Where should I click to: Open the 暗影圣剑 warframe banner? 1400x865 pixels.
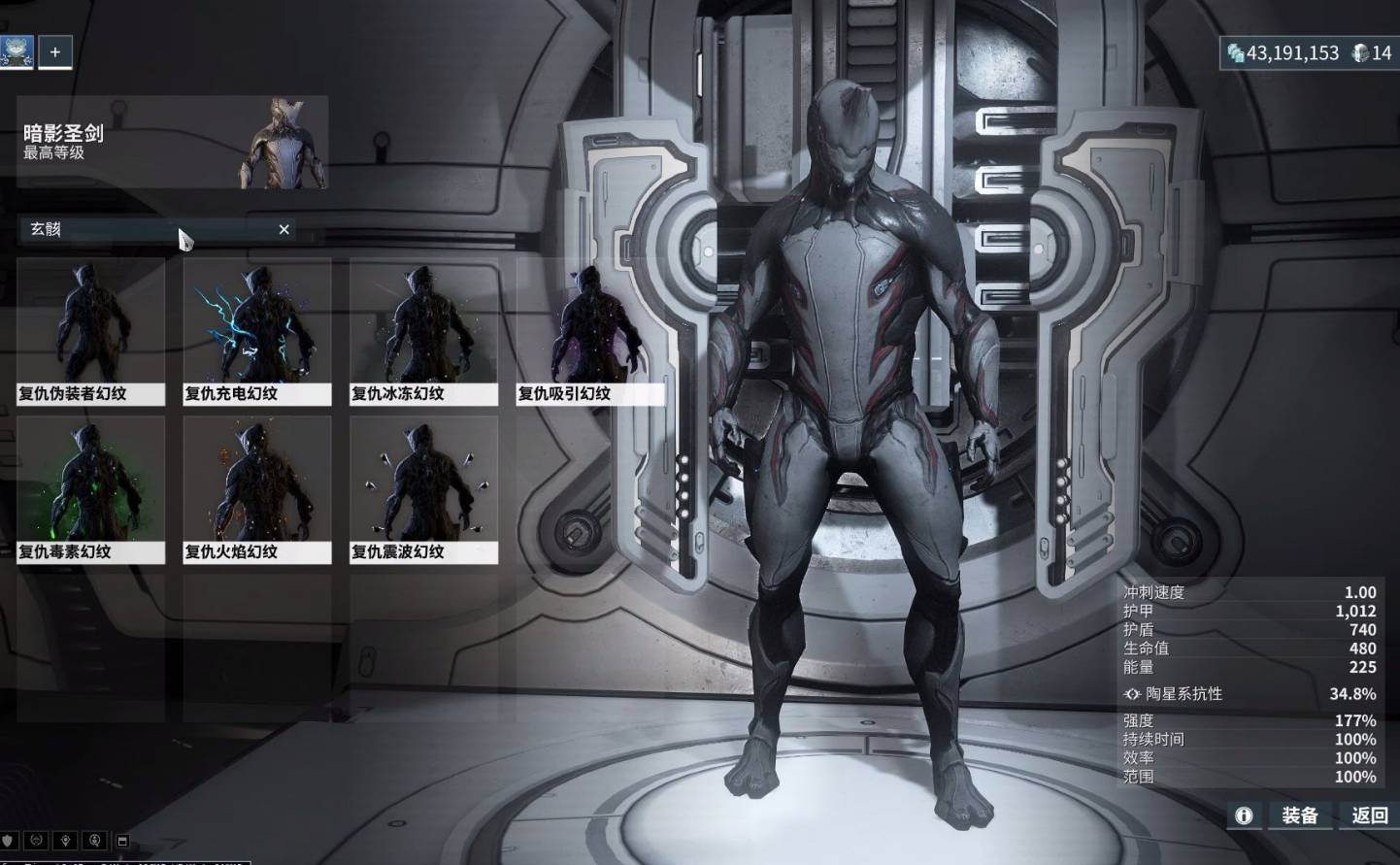point(173,142)
